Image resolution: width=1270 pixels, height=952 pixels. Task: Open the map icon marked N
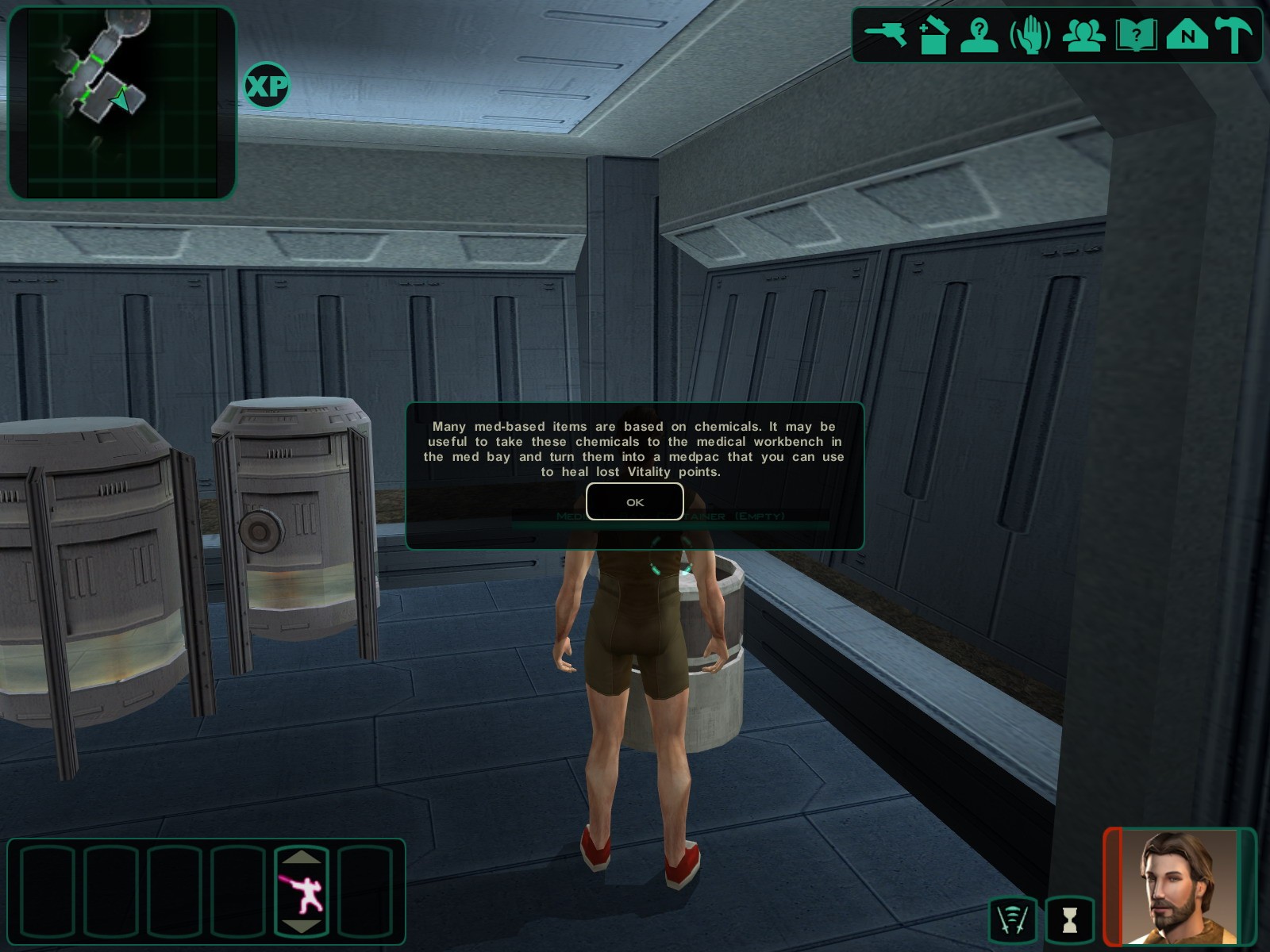point(1187,36)
